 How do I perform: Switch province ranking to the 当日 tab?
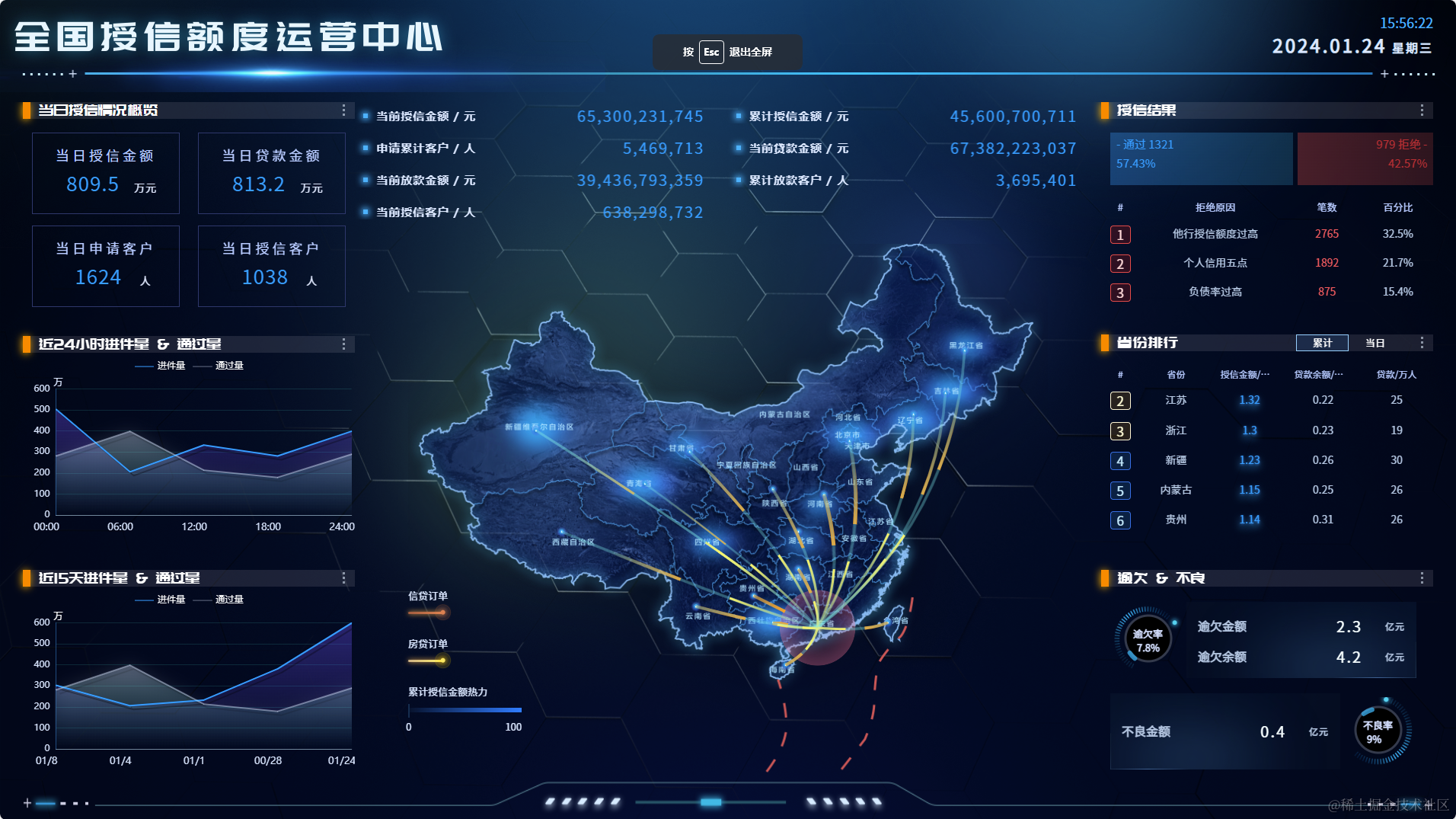tap(1375, 343)
